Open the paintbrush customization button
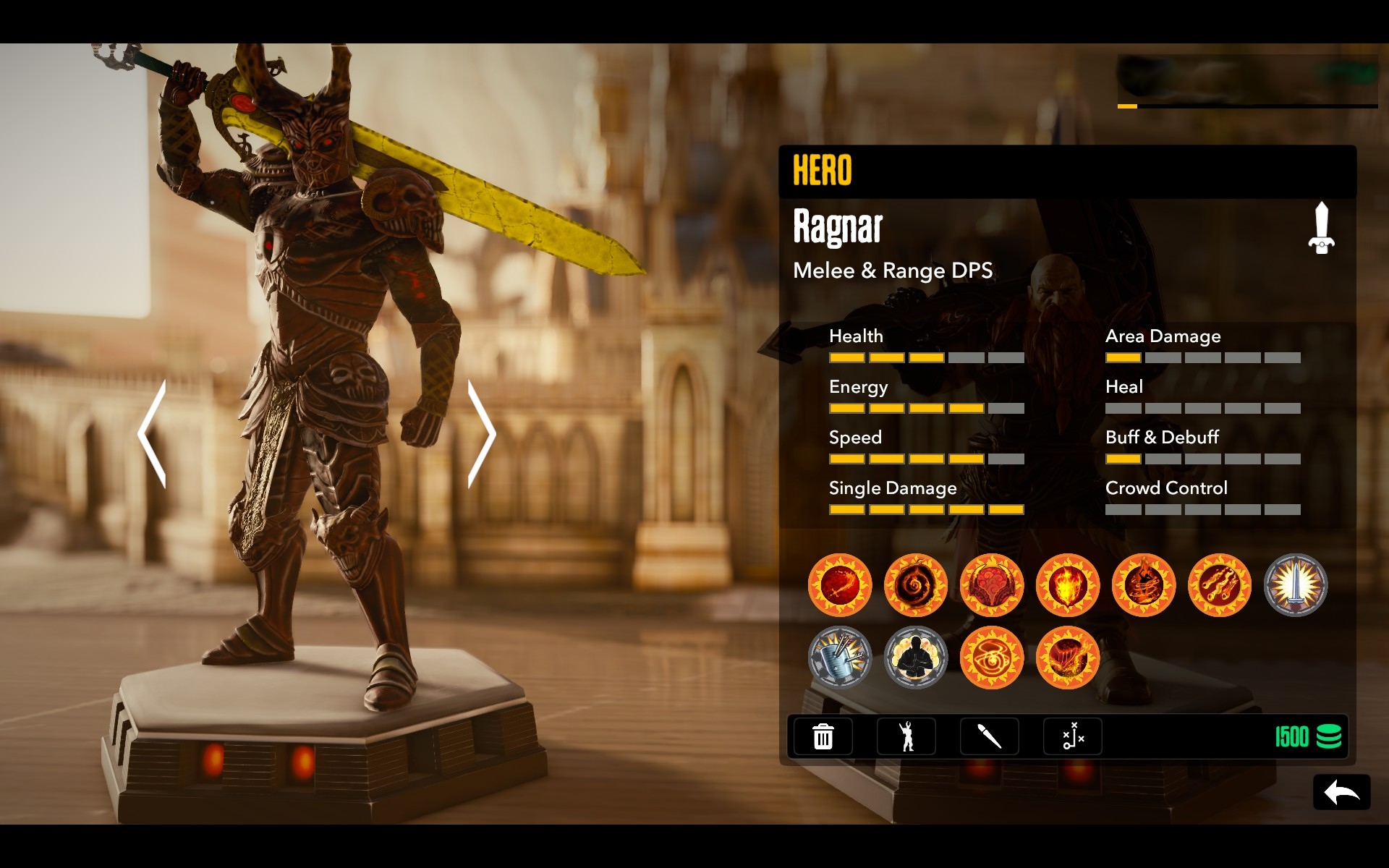This screenshot has height=868, width=1389. [989, 736]
